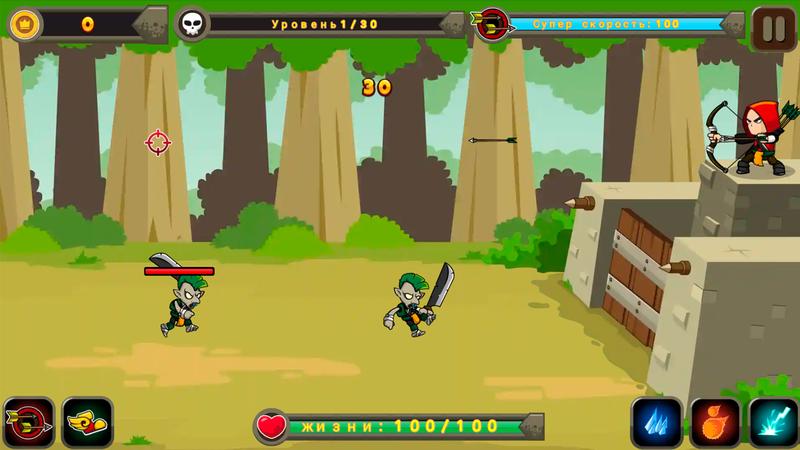Screen dimensions: 800x450
Task: Trigger the lightning strike spell
Action: click(x=773, y=422)
